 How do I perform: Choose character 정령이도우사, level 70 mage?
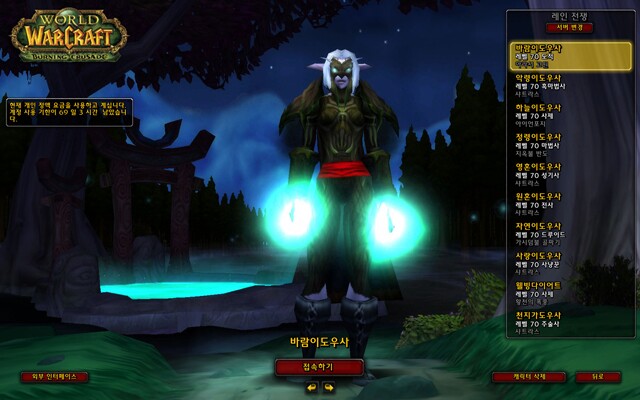572,144
